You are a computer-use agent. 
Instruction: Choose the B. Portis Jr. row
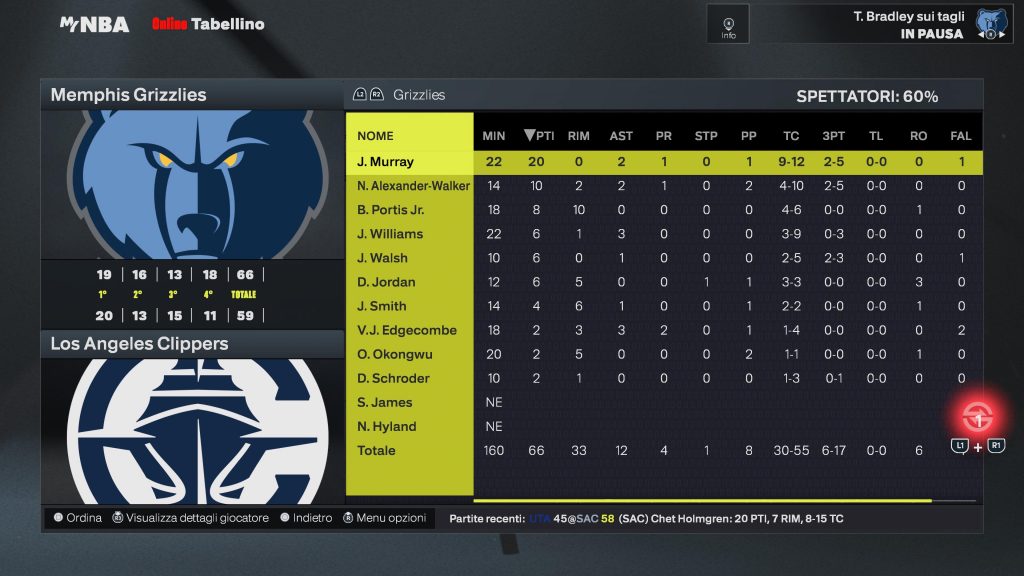[391, 210]
